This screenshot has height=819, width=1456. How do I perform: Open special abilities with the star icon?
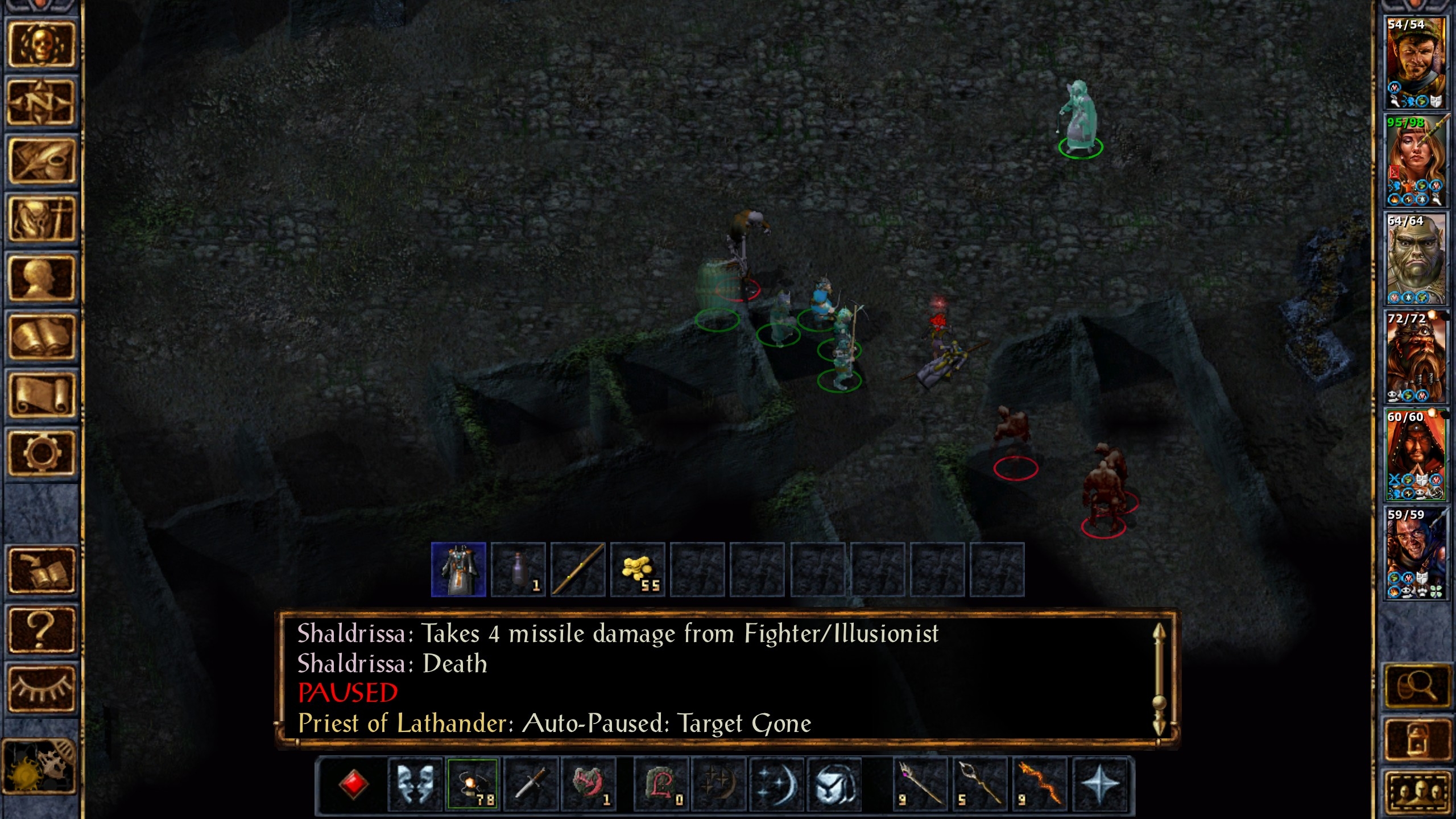click(x=1099, y=784)
